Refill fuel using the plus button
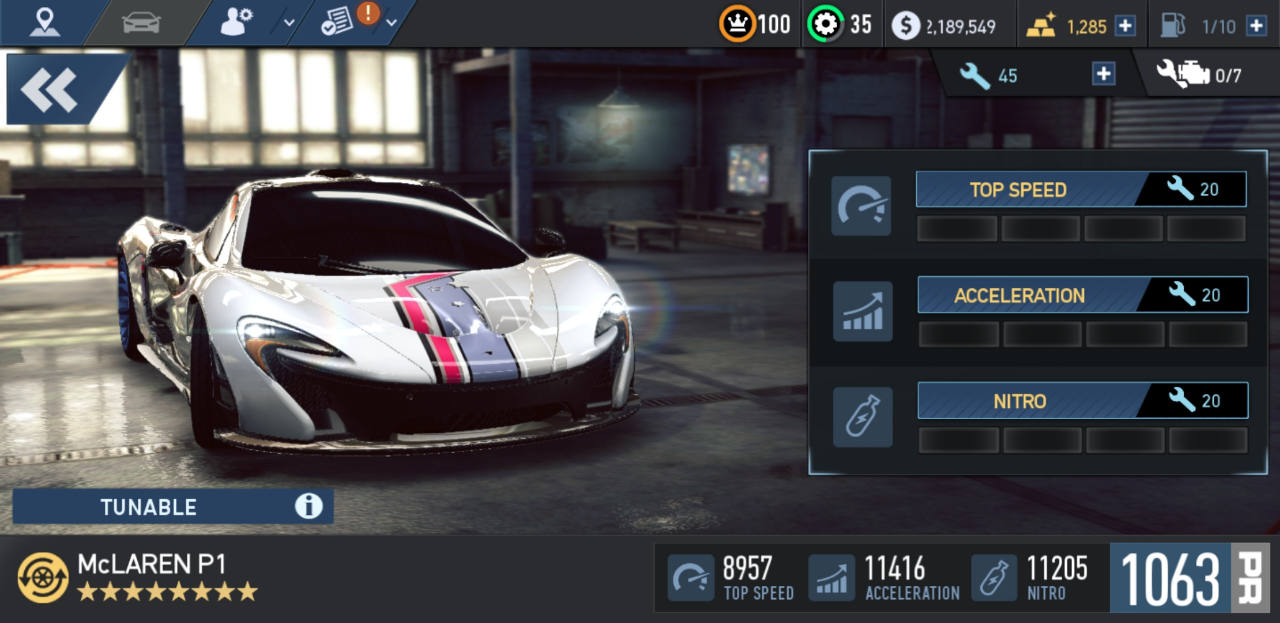Viewport: 1280px width, 623px height. 1256,26
